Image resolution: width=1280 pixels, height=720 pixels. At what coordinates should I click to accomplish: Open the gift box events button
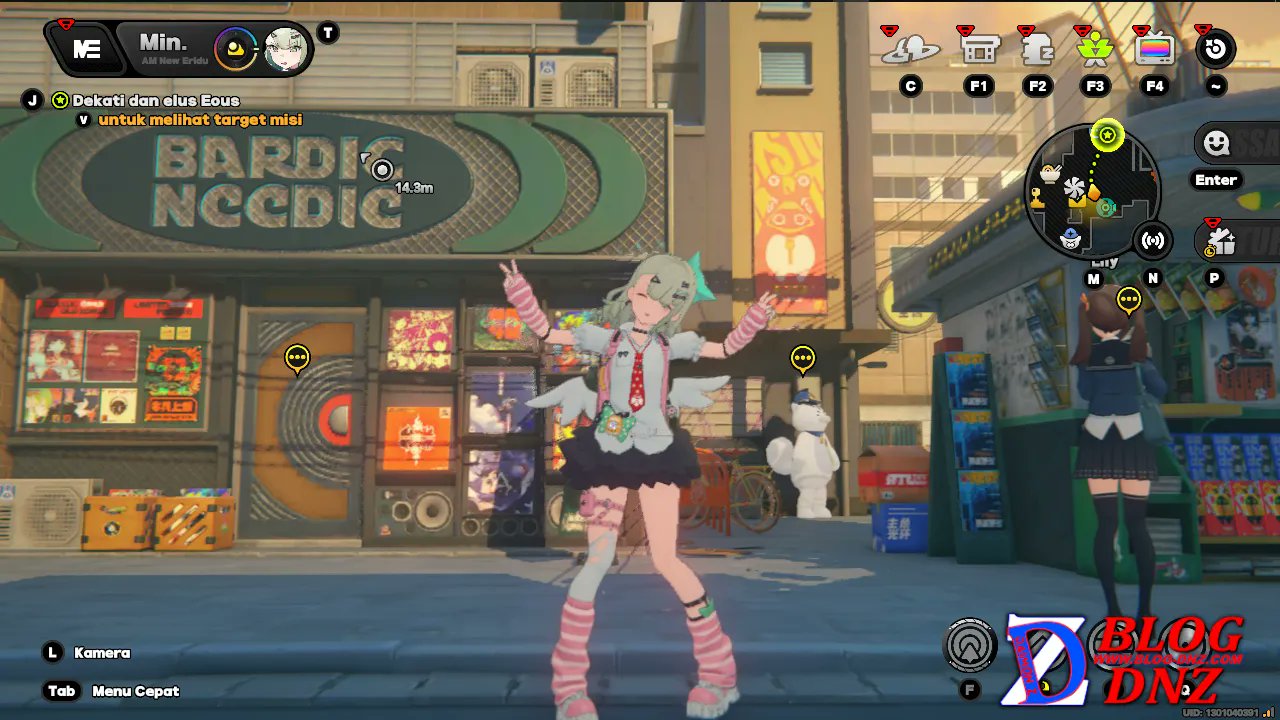pos(1220,241)
